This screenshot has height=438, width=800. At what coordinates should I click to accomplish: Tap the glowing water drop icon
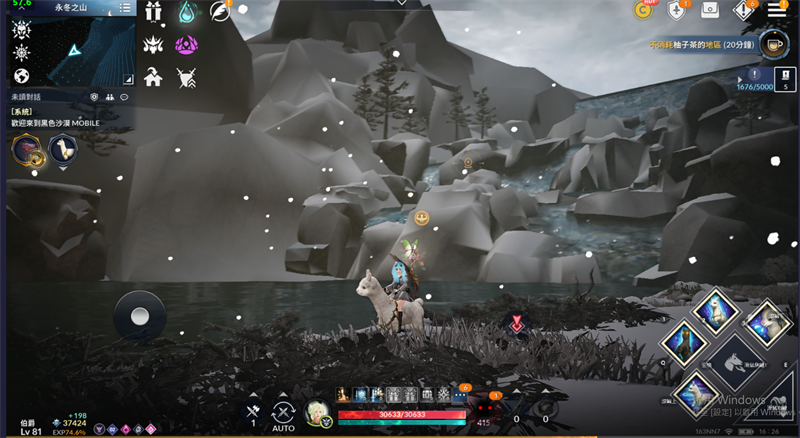pos(187,12)
